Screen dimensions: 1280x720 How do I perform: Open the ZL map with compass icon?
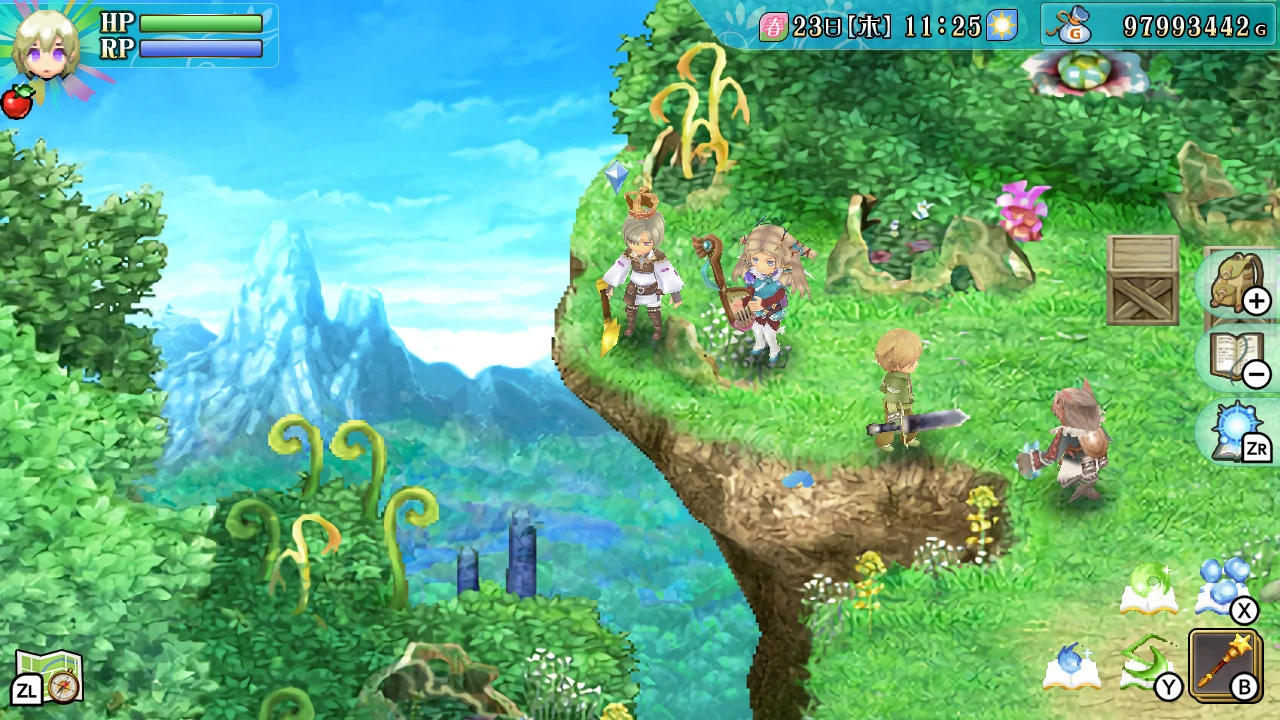[x=47, y=676]
